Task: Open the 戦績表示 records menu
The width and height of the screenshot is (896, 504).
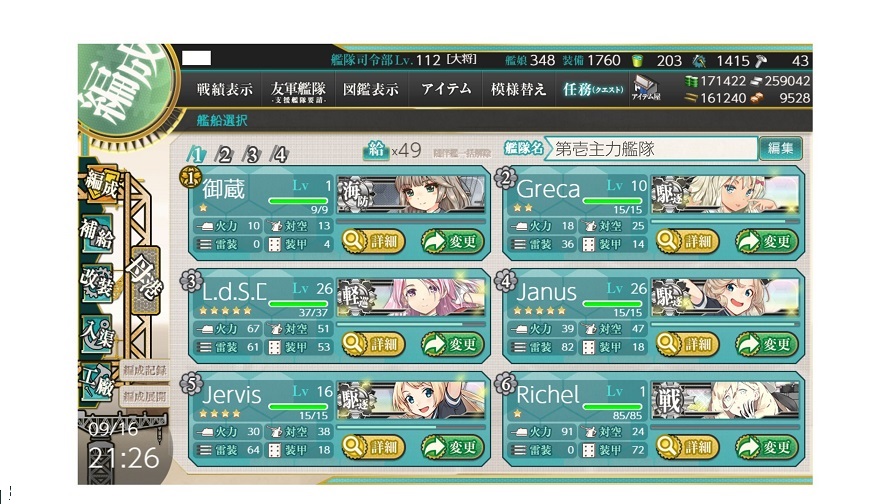Action: coord(224,89)
